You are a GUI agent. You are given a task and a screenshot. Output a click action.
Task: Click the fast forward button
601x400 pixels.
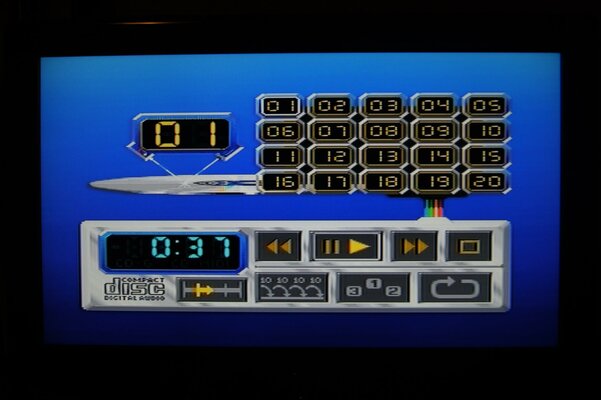coord(414,246)
